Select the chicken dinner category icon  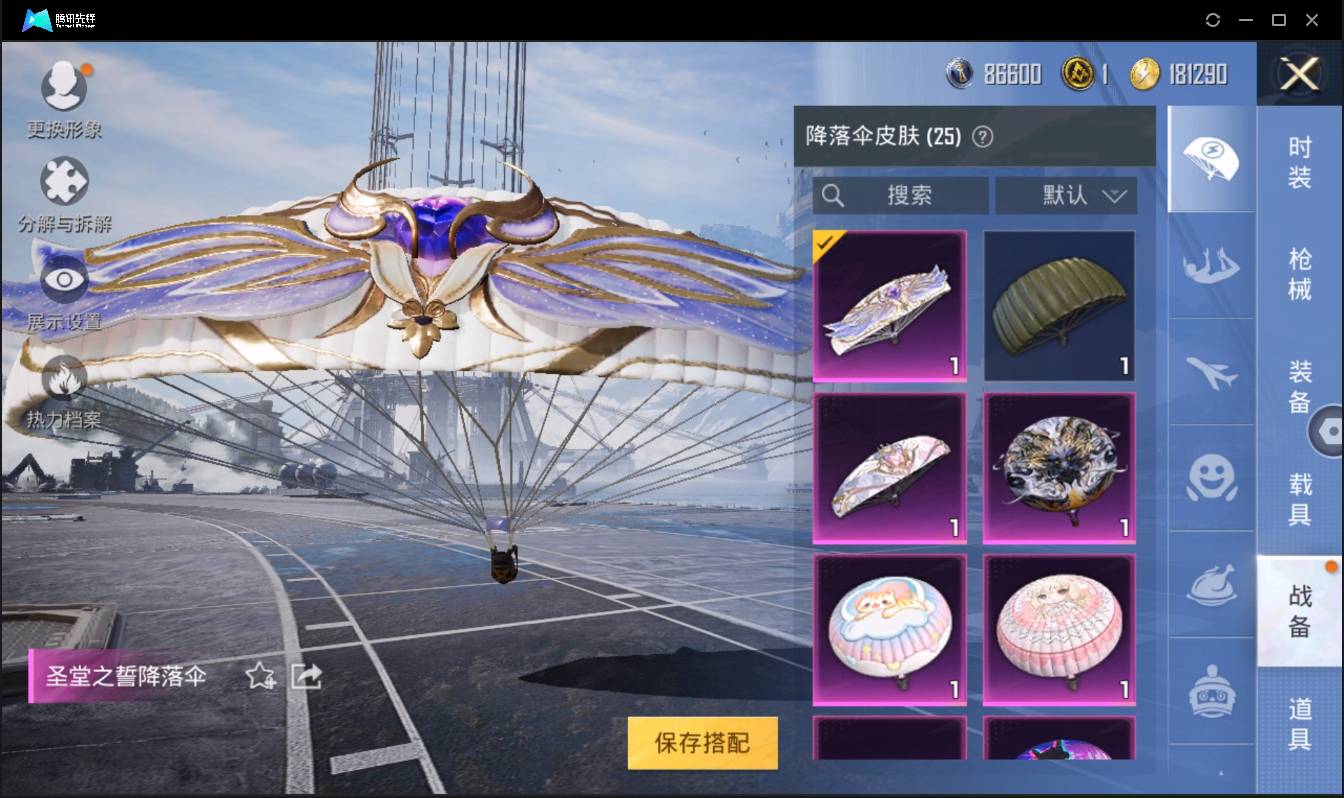1210,585
